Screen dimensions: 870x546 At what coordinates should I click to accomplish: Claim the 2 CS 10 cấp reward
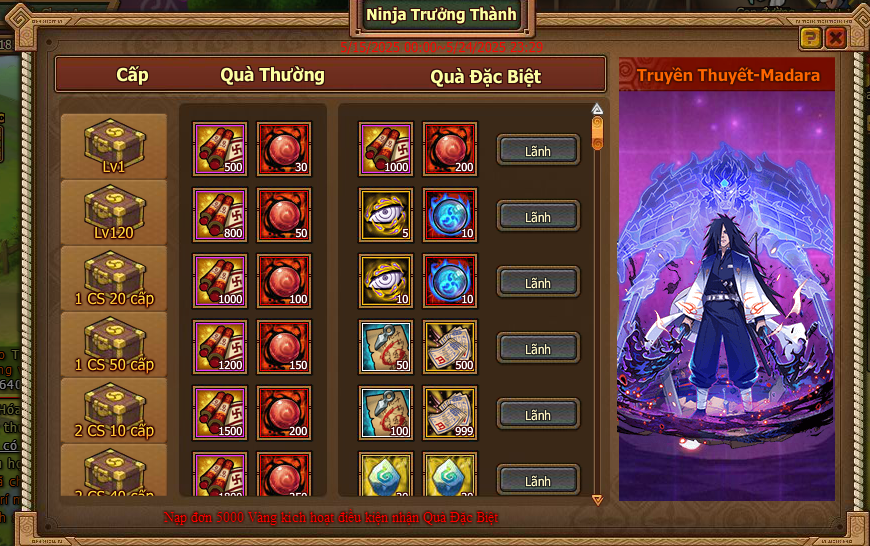coord(538,414)
